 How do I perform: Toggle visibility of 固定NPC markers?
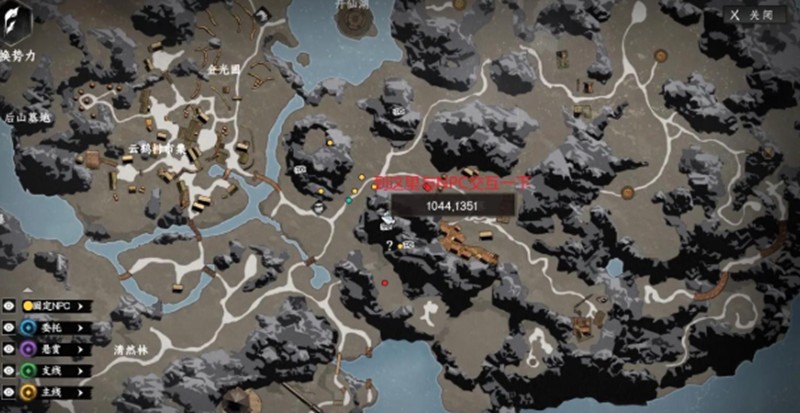point(9,306)
